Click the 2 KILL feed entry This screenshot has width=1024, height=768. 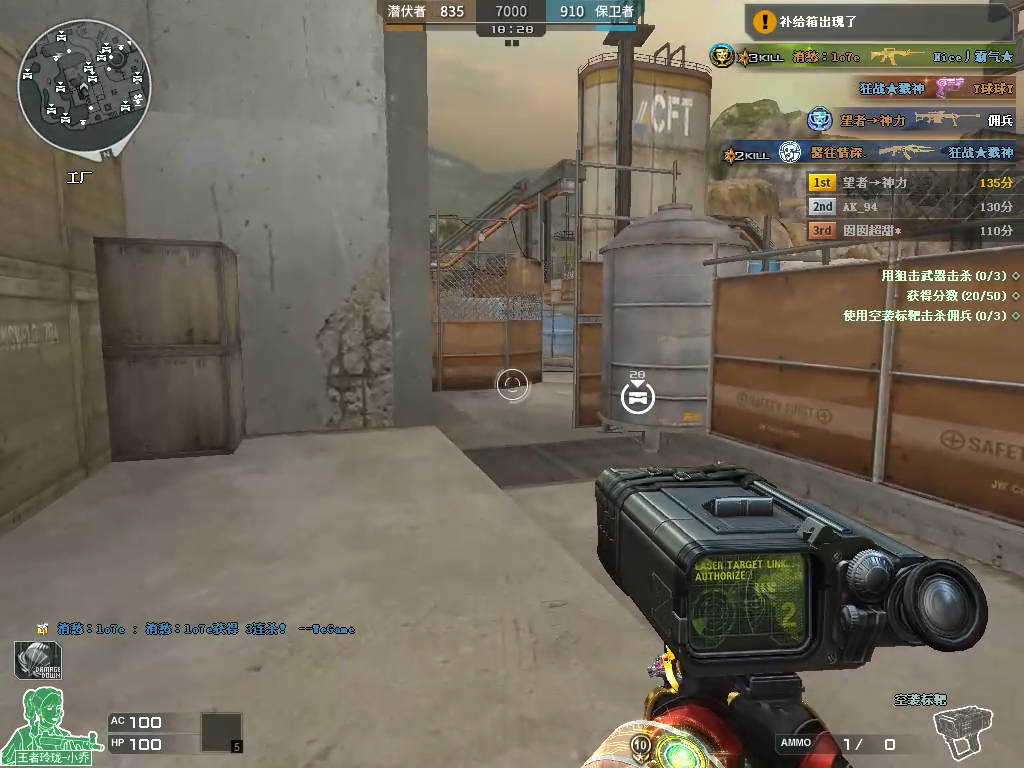[868, 153]
